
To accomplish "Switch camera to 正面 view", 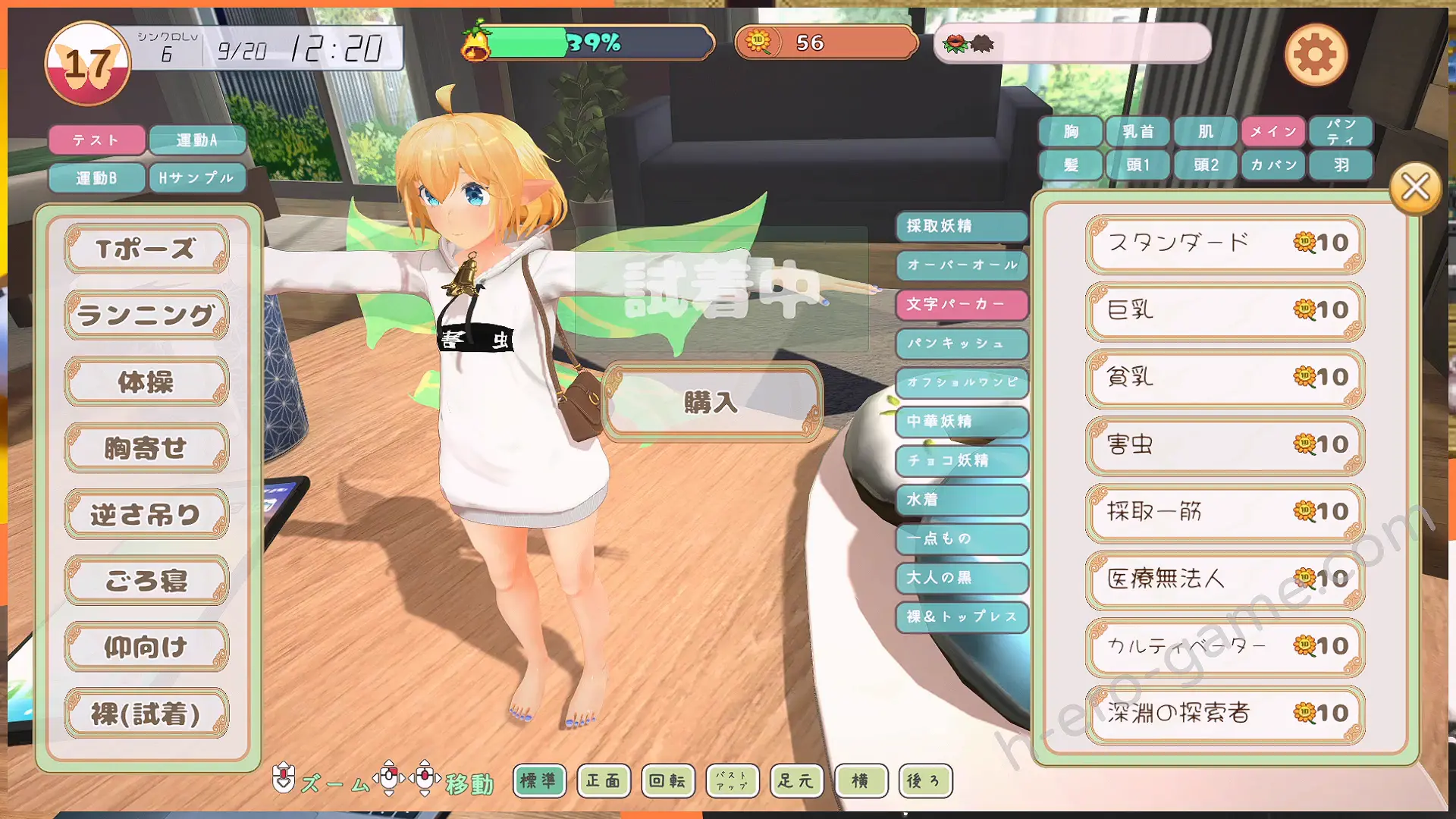I will (x=603, y=780).
